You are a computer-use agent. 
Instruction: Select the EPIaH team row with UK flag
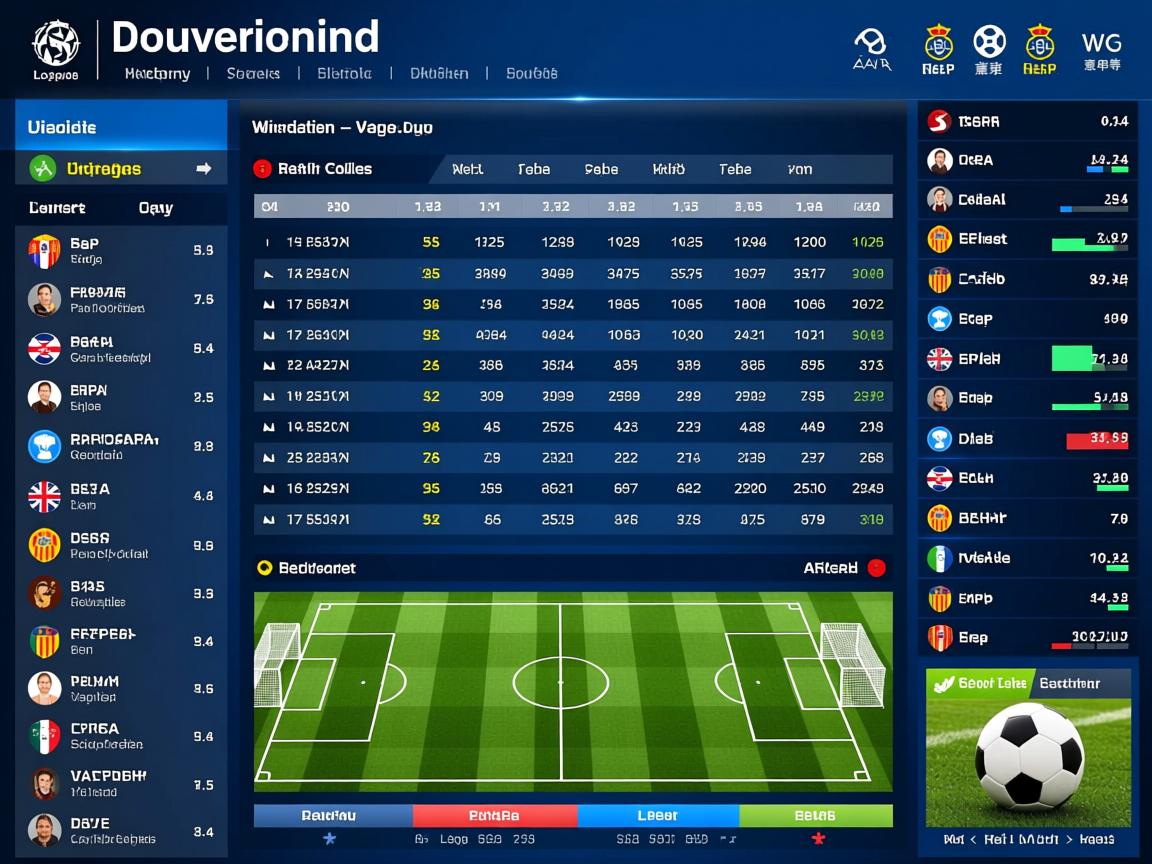(1028, 358)
